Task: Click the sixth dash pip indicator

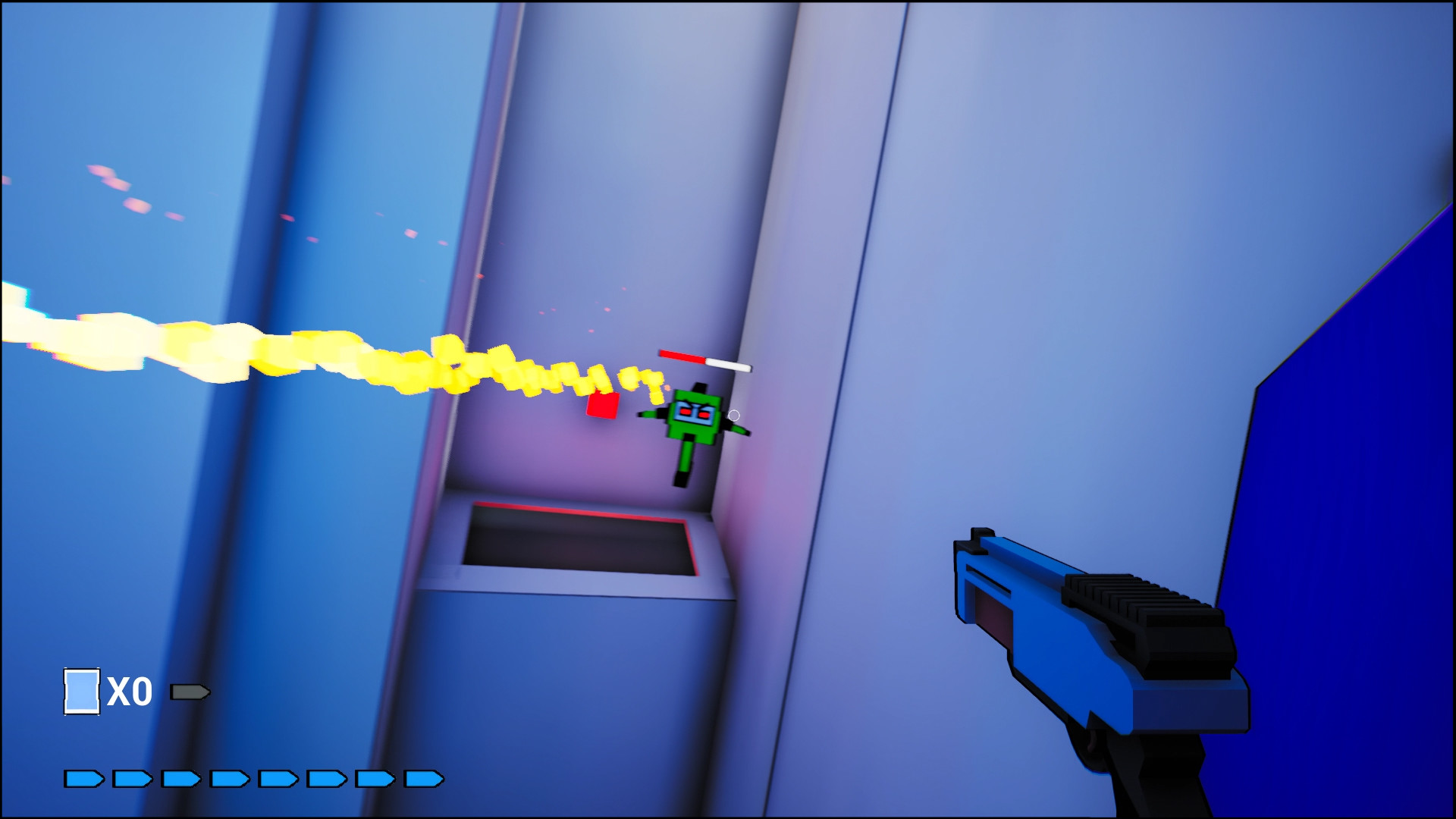Action: (325, 777)
